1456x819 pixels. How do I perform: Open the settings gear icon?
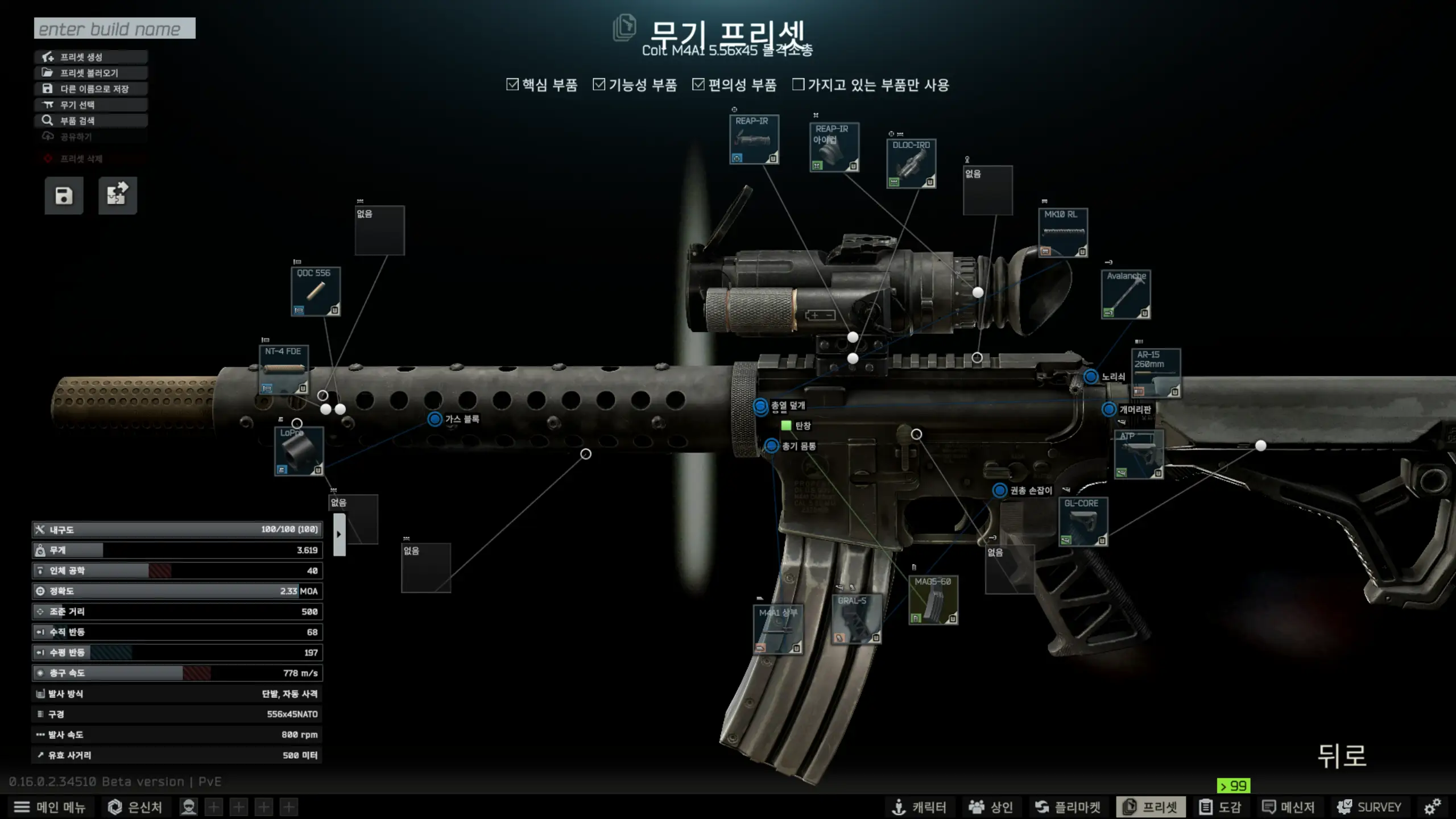[x=1432, y=807]
